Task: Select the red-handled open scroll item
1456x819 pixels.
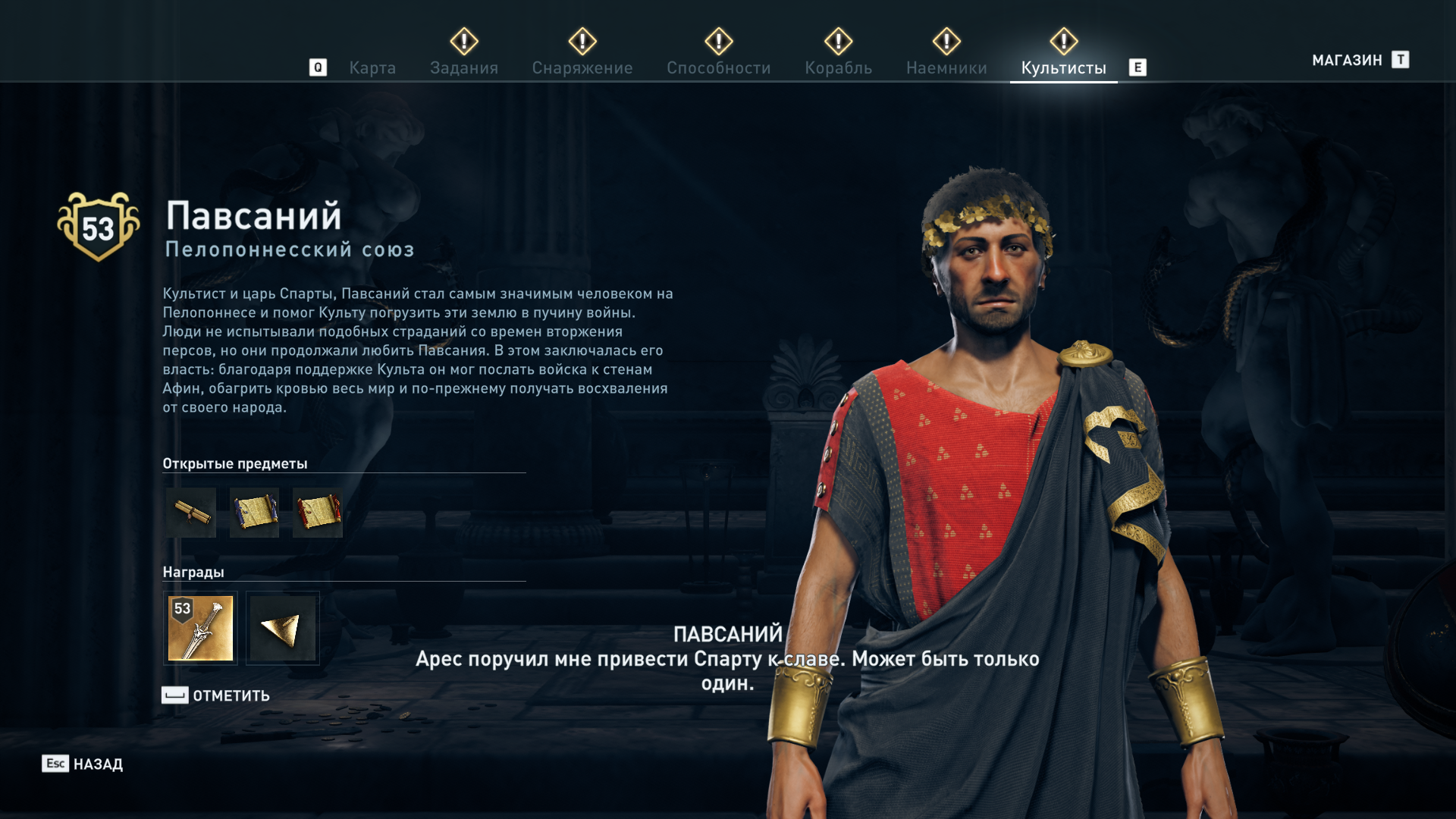Action: 318,513
